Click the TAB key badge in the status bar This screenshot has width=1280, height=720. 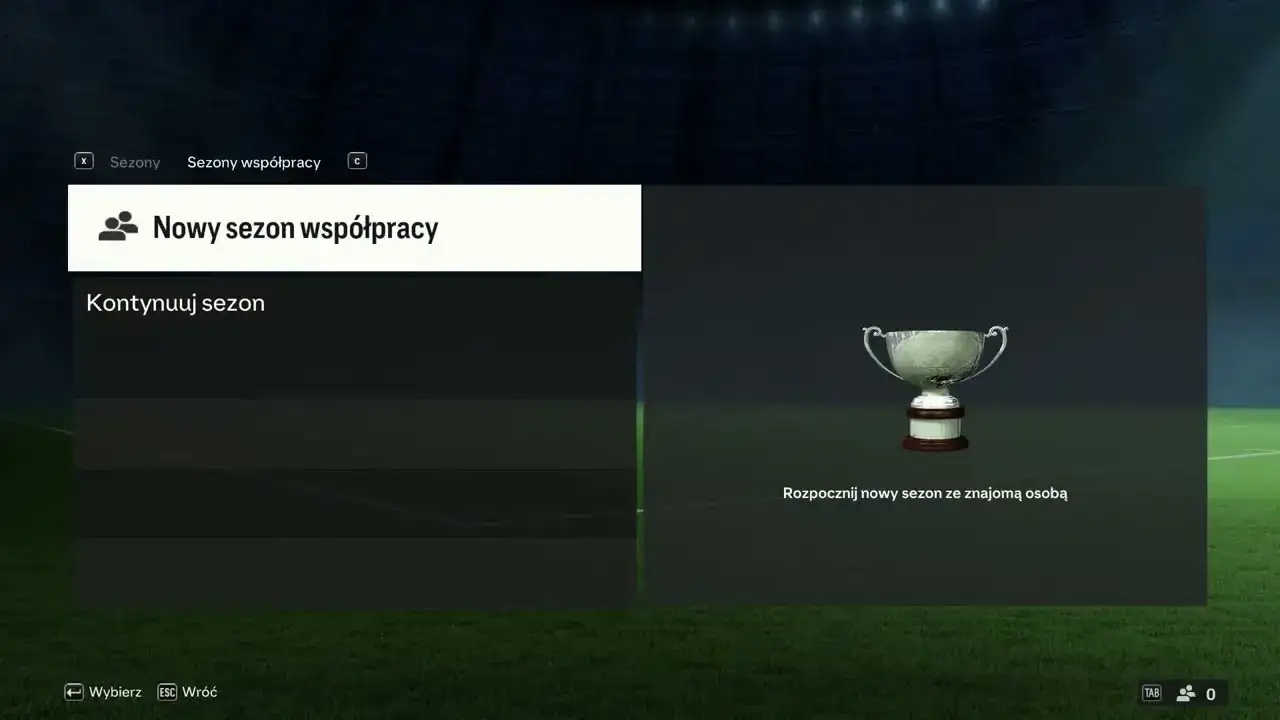coord(1151,692)
